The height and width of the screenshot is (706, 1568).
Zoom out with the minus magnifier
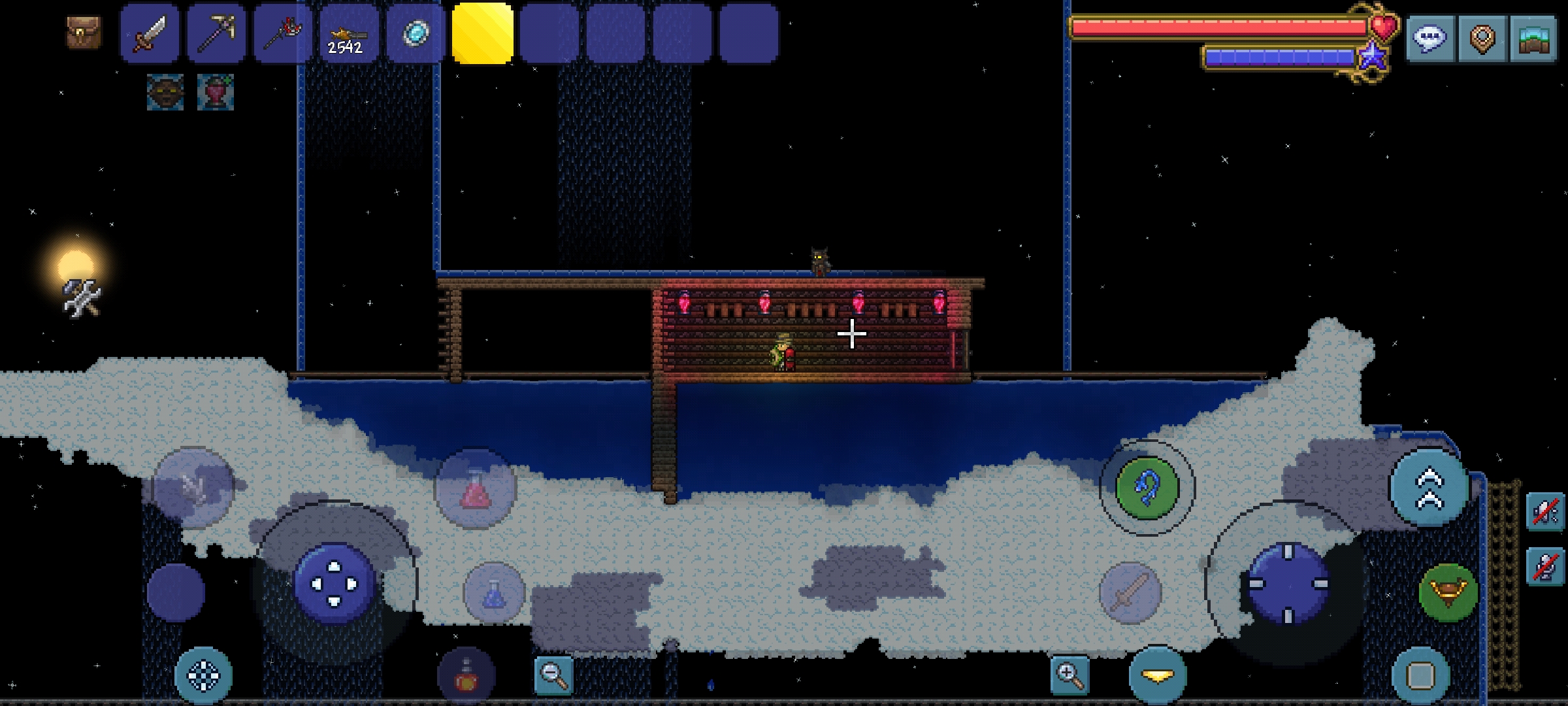coord(553,675)
